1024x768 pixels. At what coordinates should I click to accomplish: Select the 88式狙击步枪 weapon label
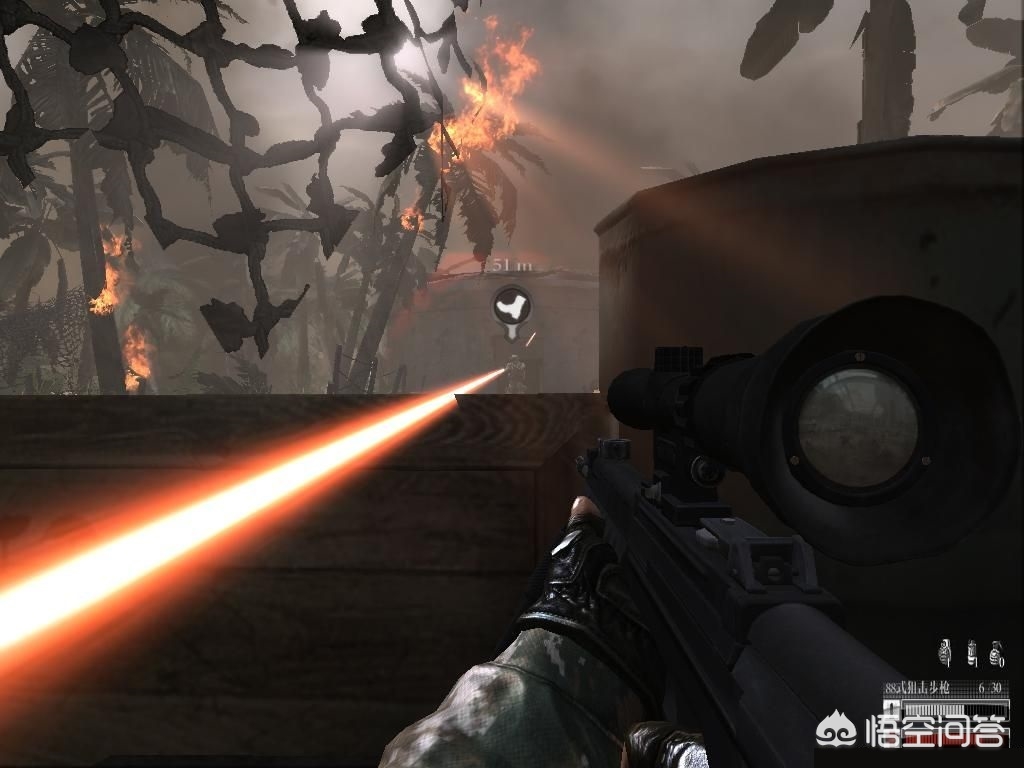[917, 687]
